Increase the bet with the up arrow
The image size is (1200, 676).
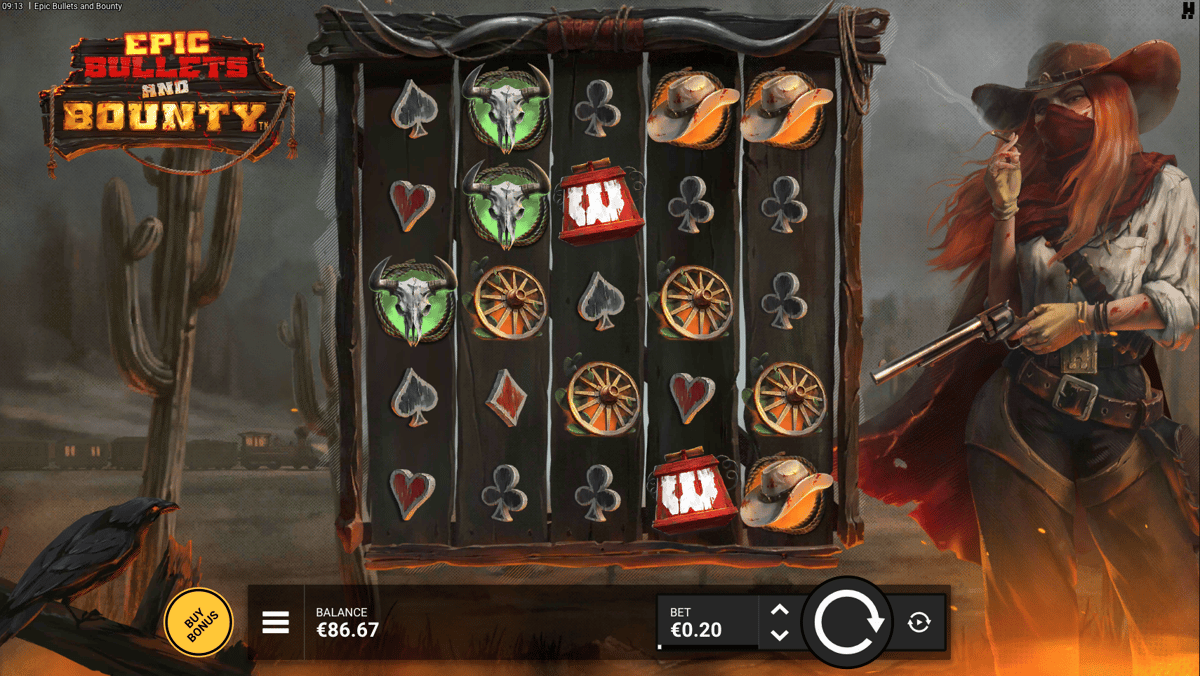[780, 610]
